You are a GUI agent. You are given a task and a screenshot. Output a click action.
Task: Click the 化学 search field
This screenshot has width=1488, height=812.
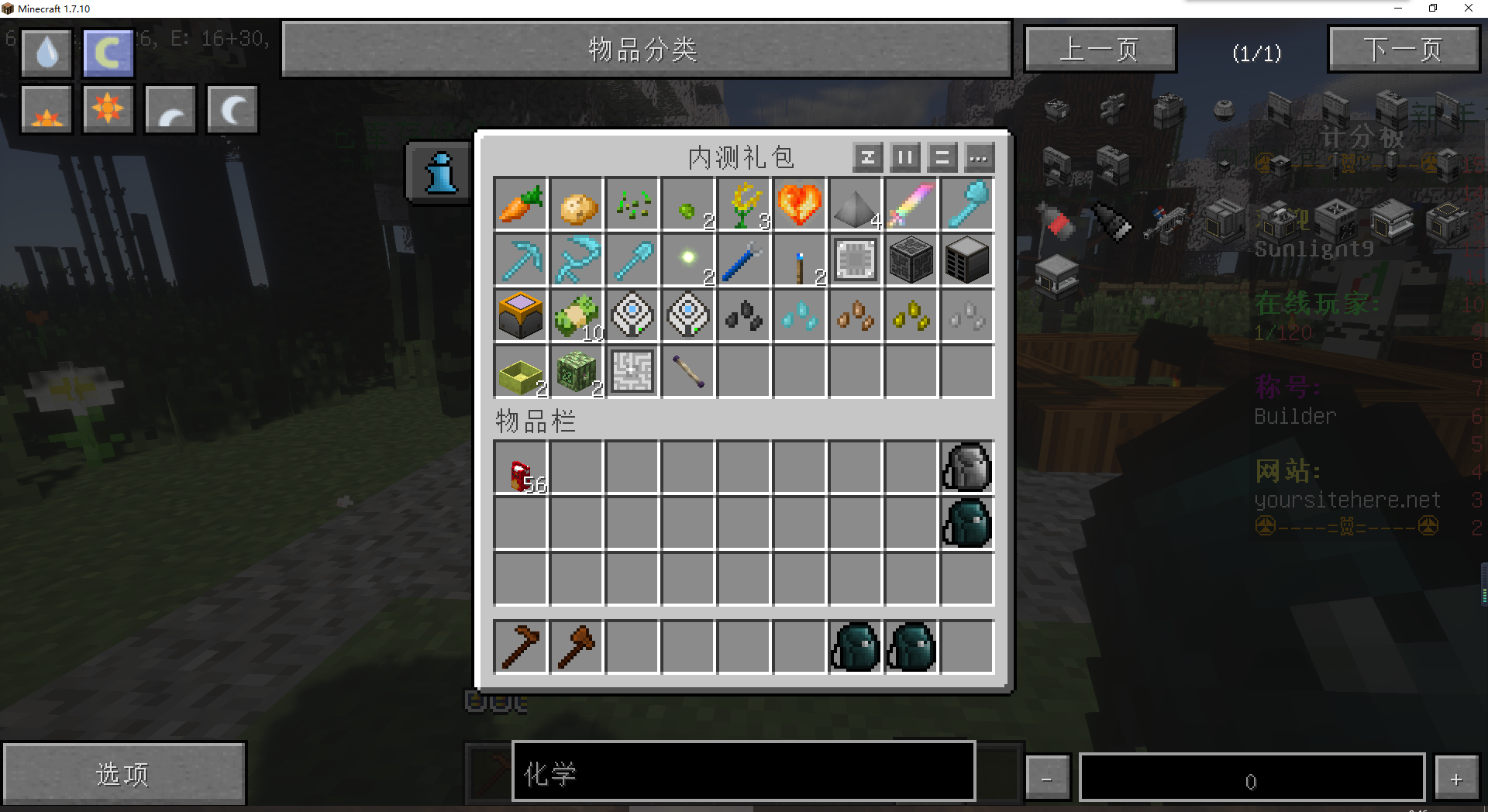[742, 772]
